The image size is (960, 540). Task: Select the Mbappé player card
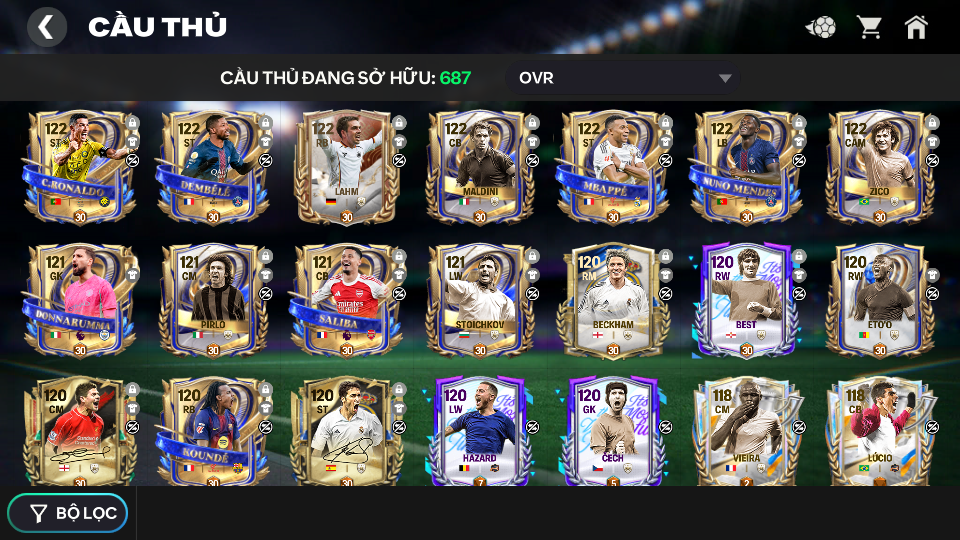tap(612, 167)
